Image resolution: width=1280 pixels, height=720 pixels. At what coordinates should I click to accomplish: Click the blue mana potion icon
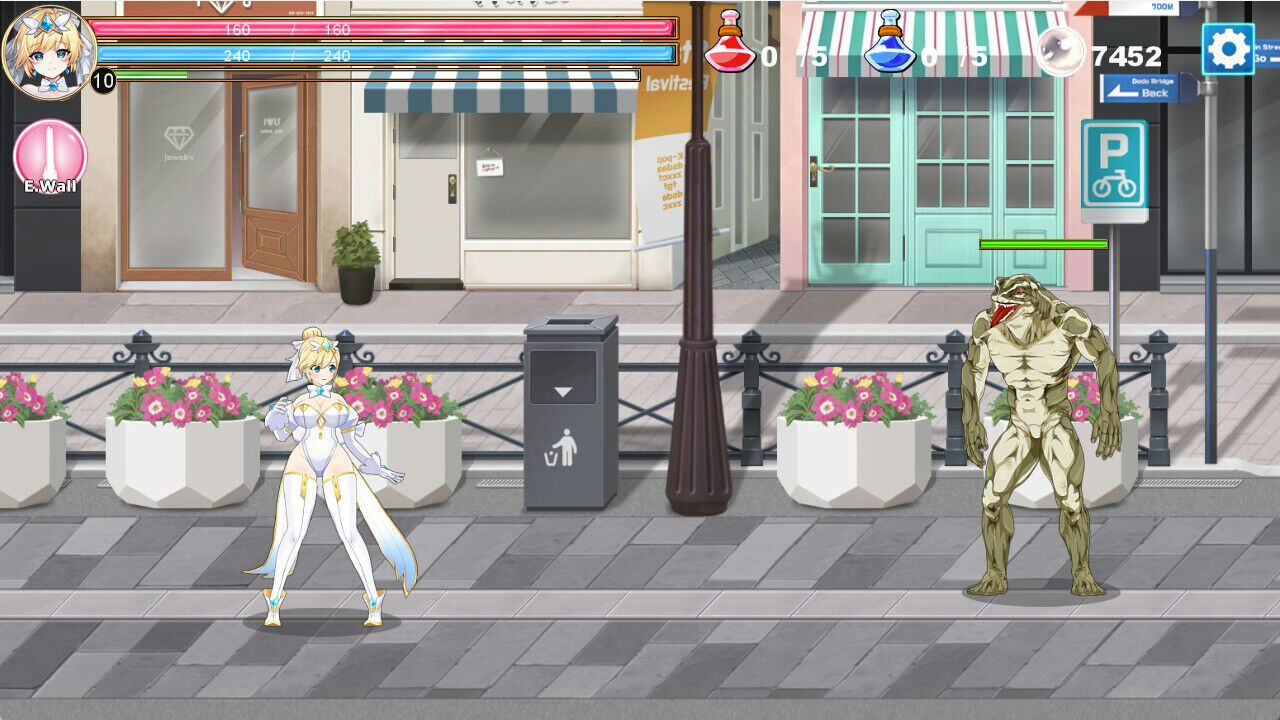[x=888, y=42]
